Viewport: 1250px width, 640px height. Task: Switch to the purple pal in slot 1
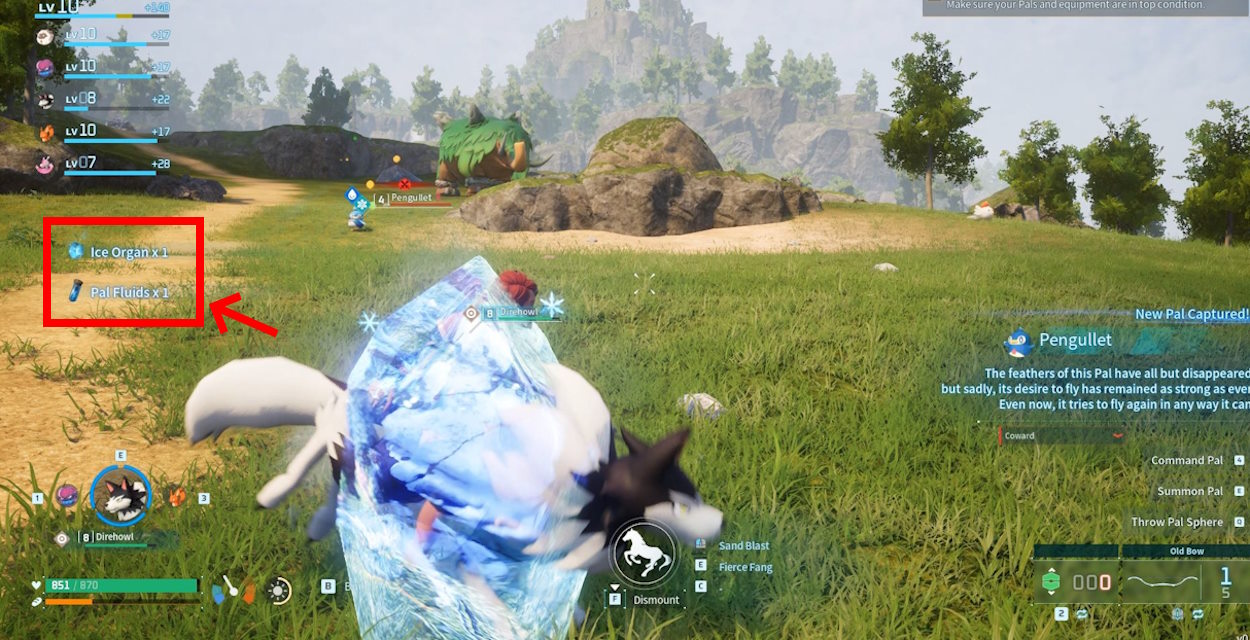point(68,496)
